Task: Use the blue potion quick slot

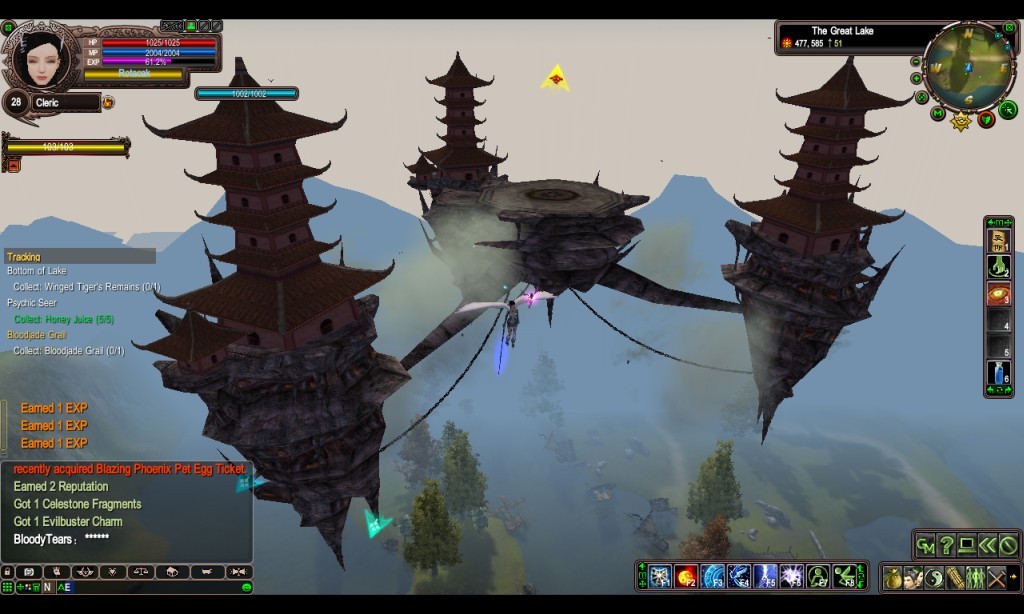Action: 998,373
